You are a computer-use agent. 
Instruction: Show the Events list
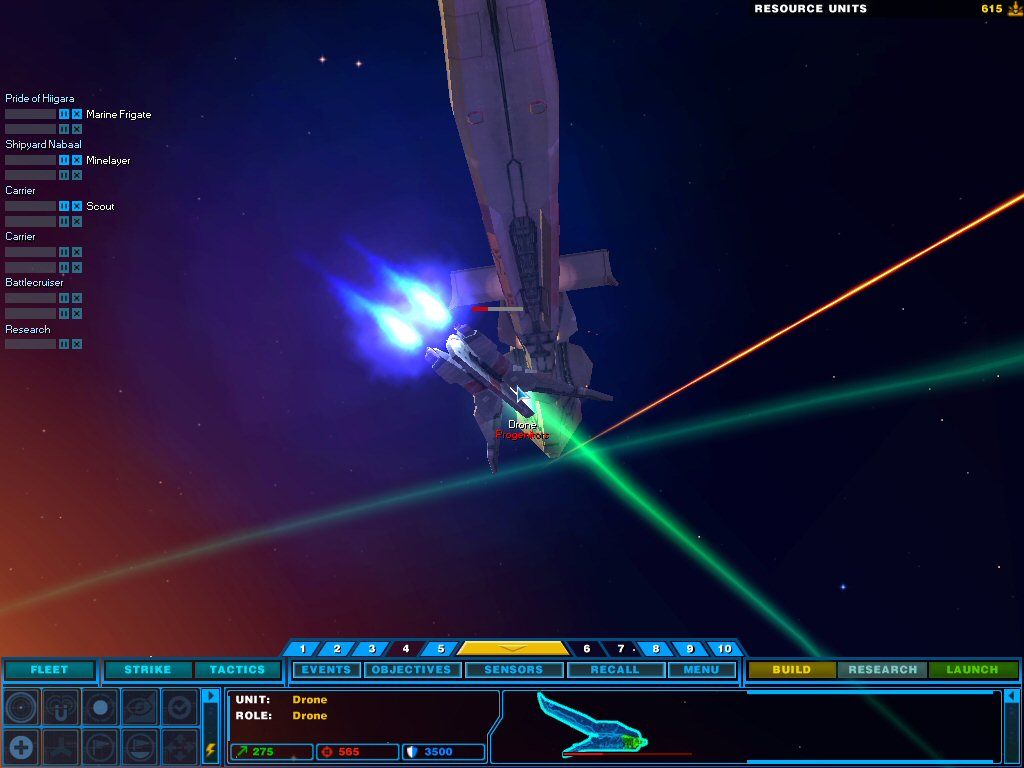(326, 670)
